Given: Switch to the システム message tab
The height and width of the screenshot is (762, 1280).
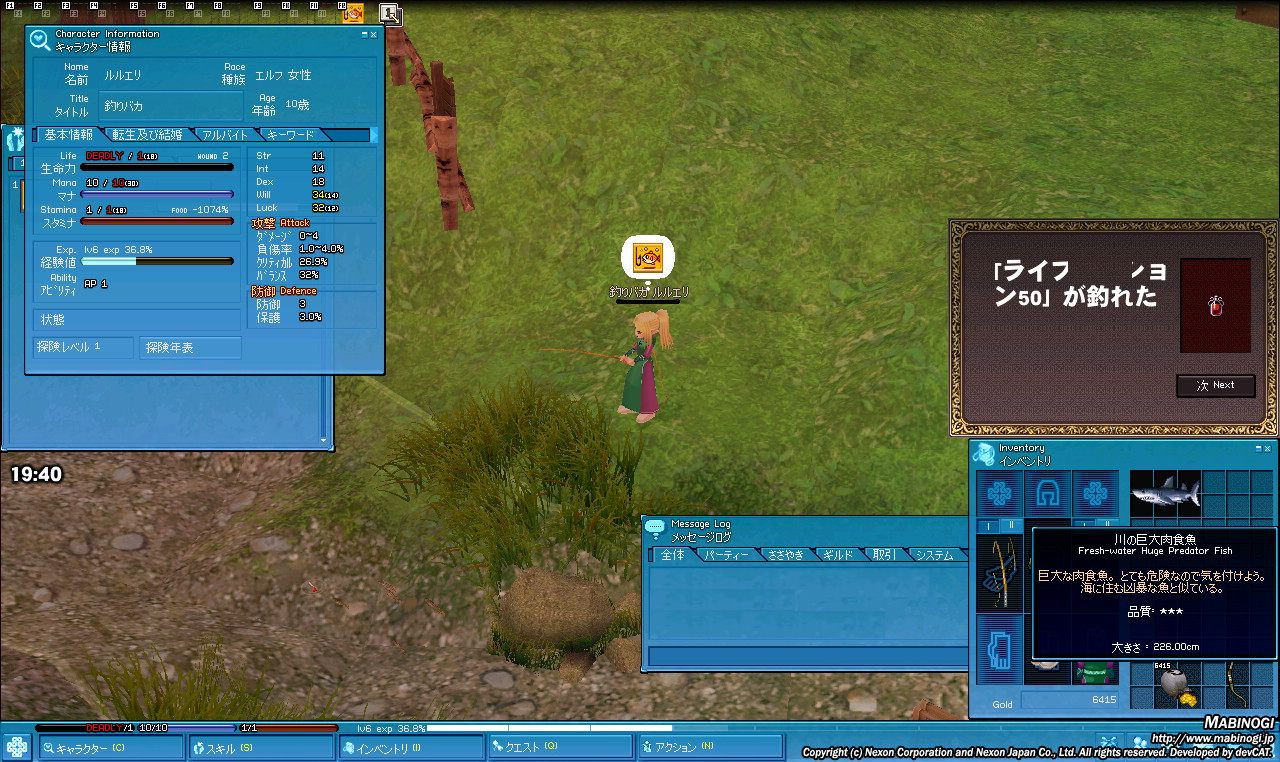Looking at the screenshot, I should [x=934, y=555].
